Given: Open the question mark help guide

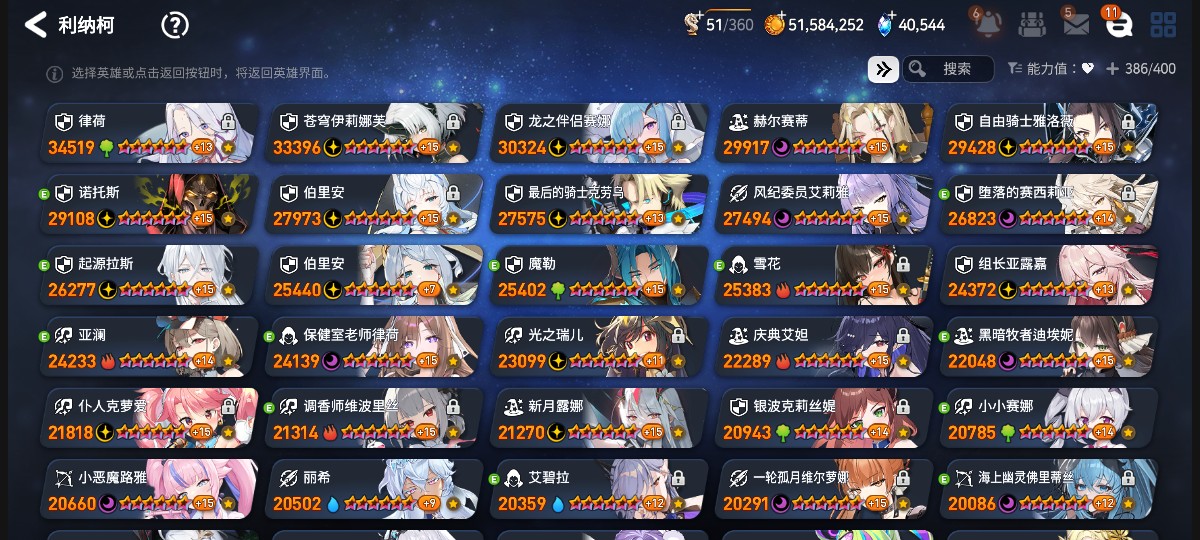Looking at the screenshot, I should click(175, 25).
